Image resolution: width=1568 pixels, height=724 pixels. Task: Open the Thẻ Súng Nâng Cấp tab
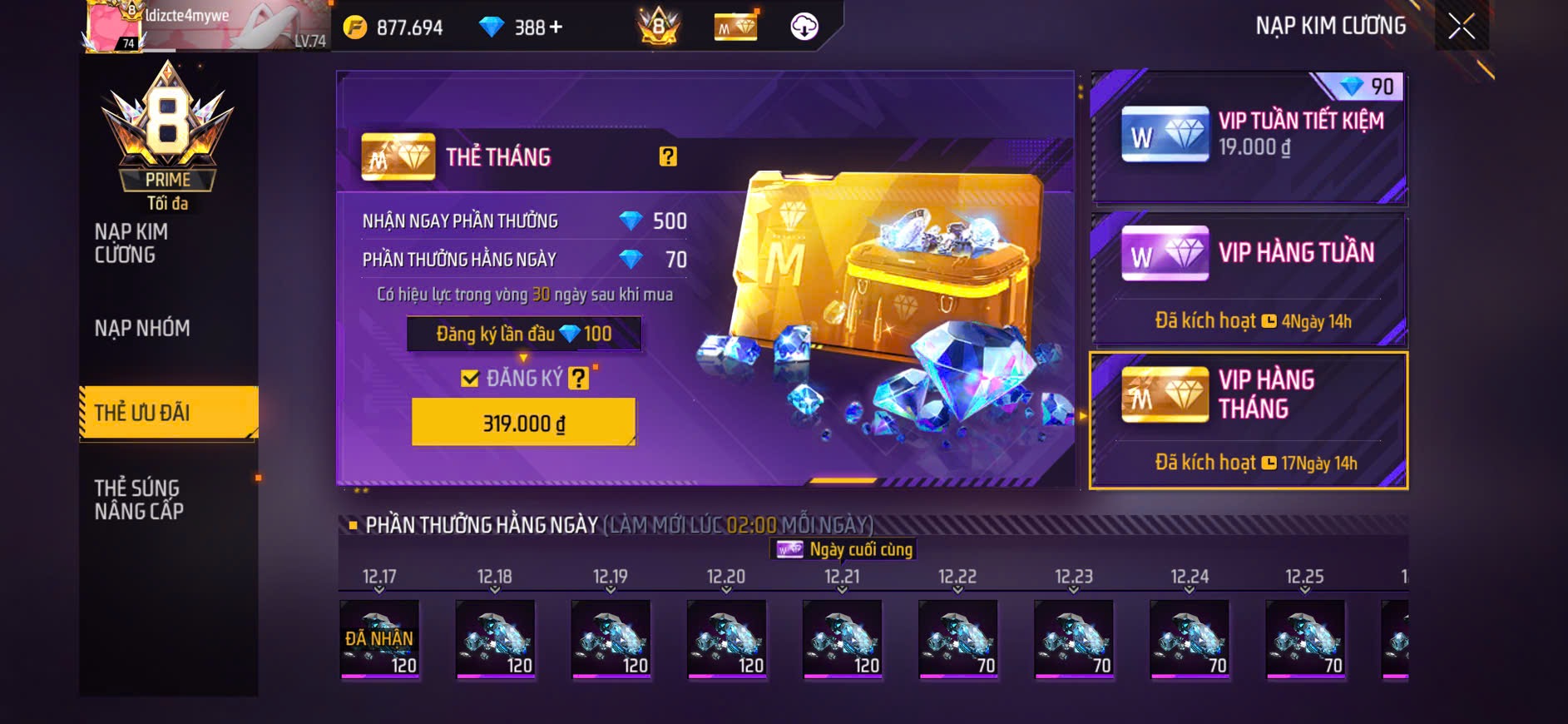coord(139,499)
